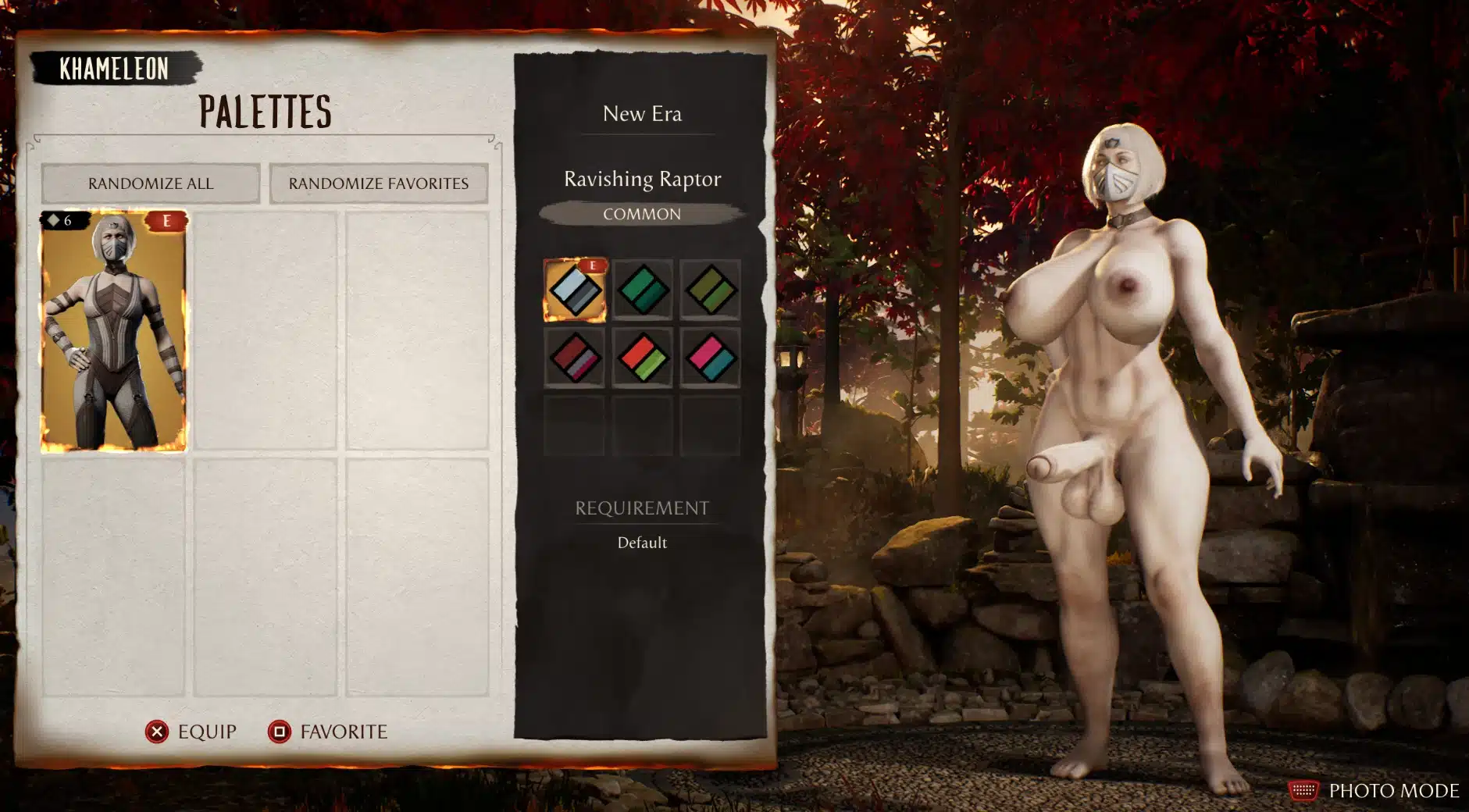1469x812 pixels.
Task: Pick the pink and teal palette swatch
Action: (x=710, y=358)
